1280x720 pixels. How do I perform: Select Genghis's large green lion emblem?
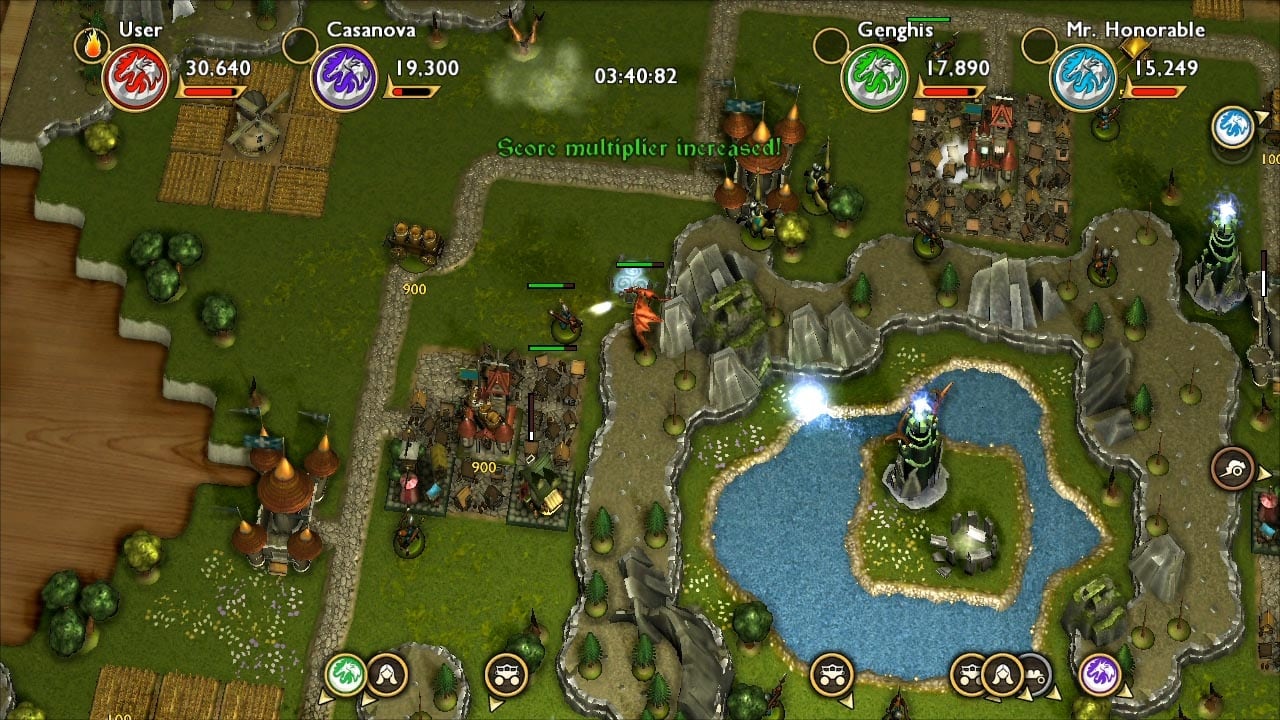click(x=874, y=78)
